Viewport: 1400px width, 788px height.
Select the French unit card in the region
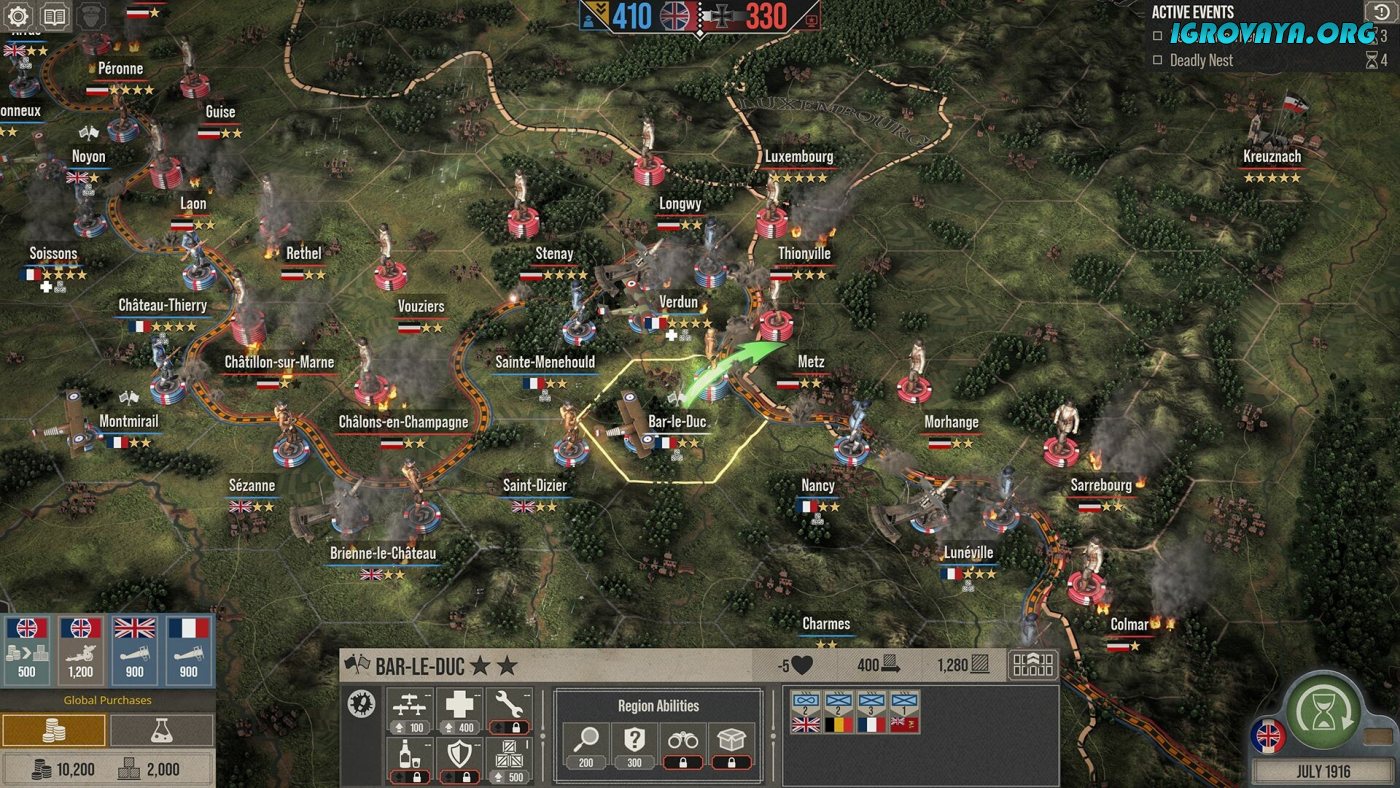point(872,711)
